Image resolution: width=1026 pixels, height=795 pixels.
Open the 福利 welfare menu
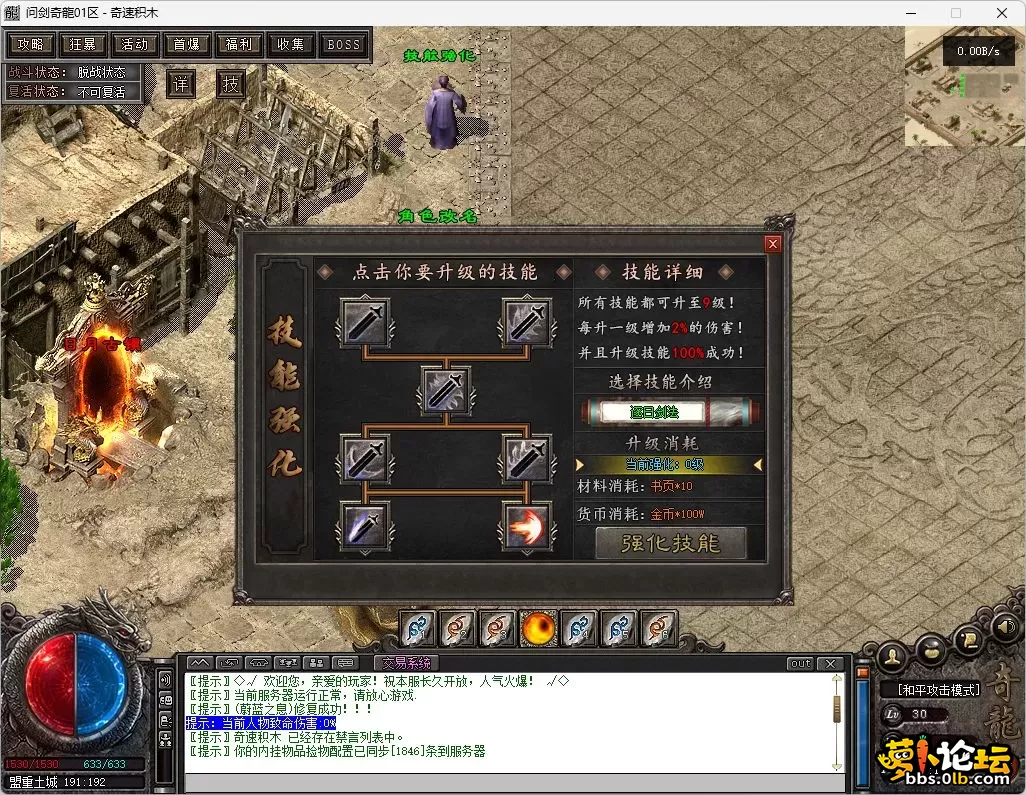coord(239,45)
